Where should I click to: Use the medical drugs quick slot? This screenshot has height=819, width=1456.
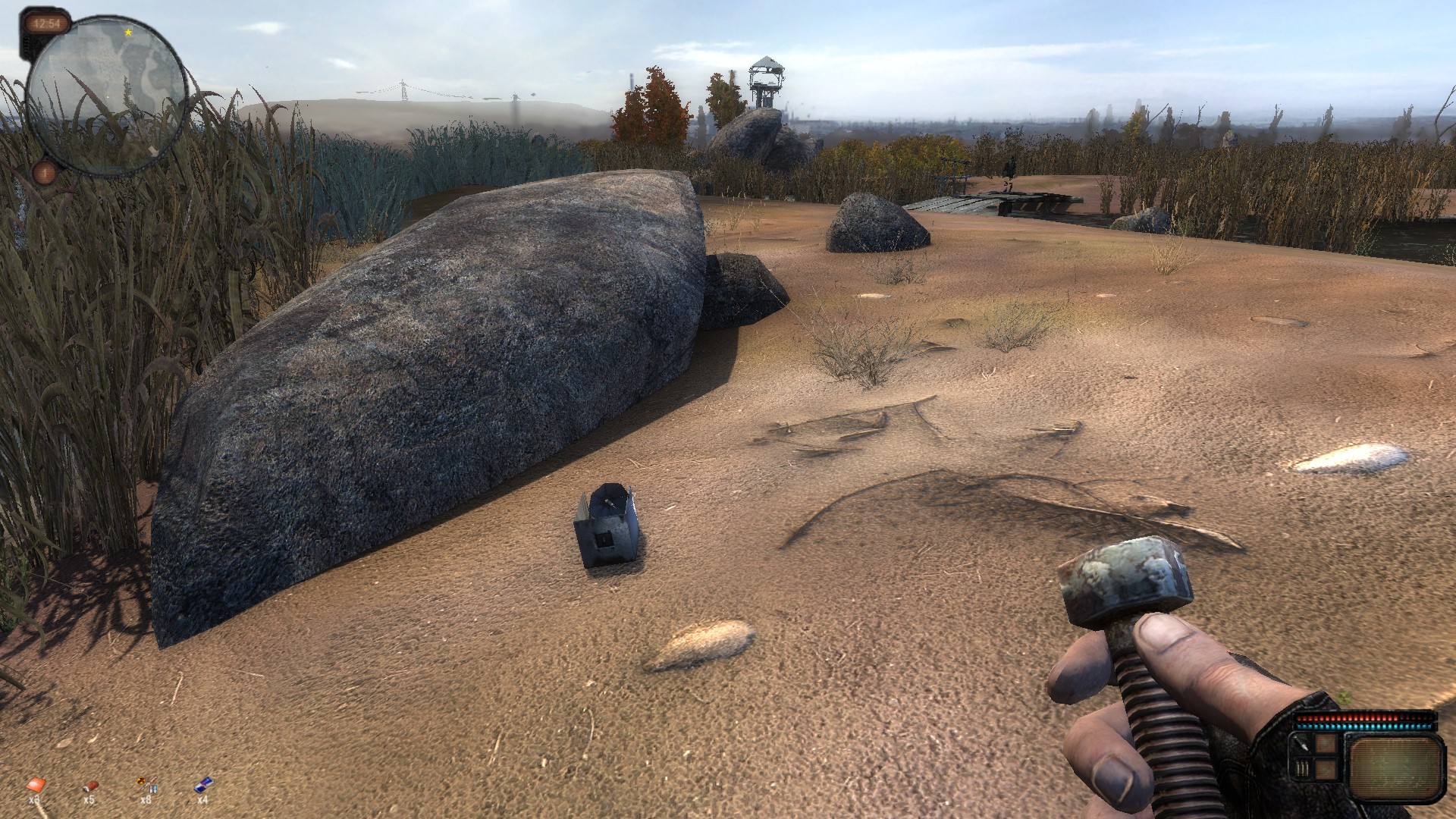click(146, 784)
